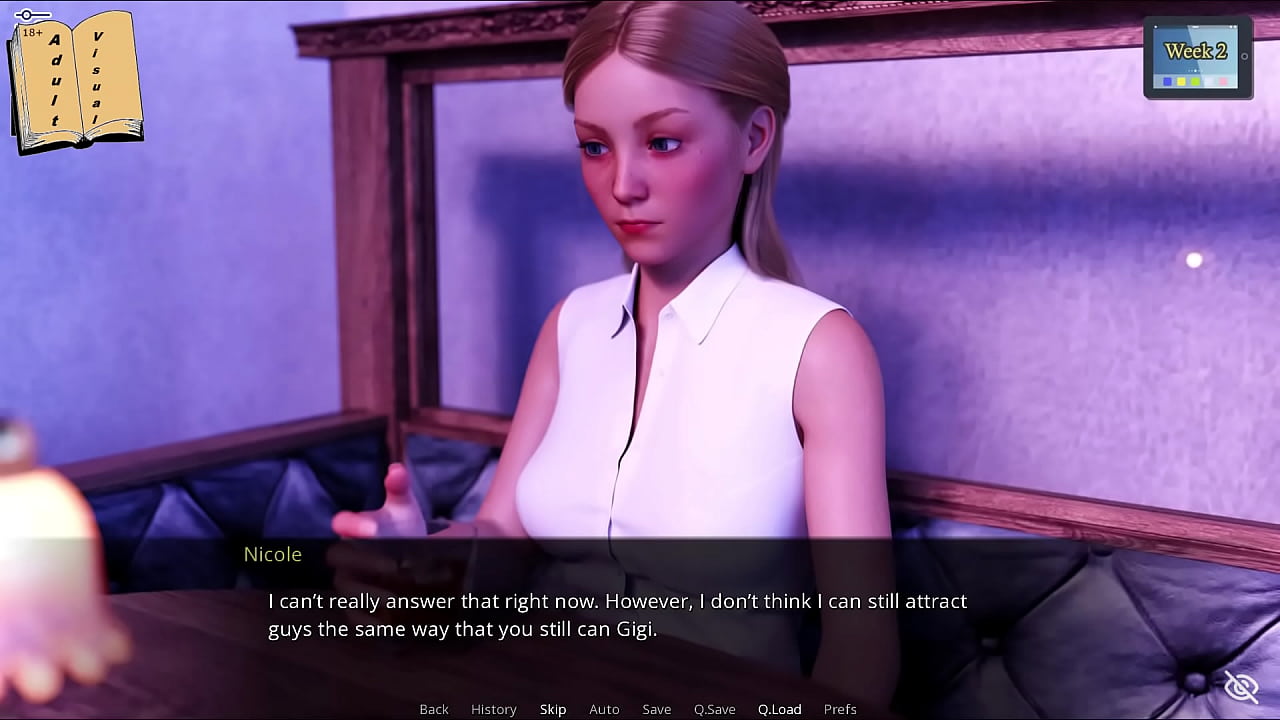Activate Skip mode
1280x720 pixels.
(x=553, y=709)
